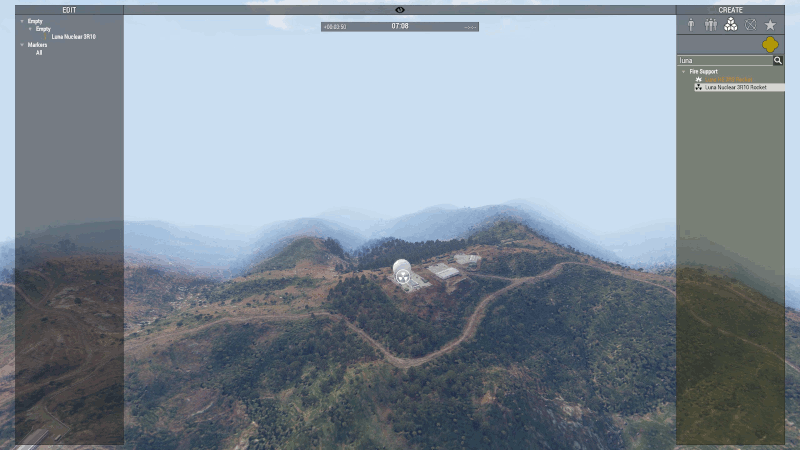
Task: Open the star favorites tab
Action: [771, 25]
